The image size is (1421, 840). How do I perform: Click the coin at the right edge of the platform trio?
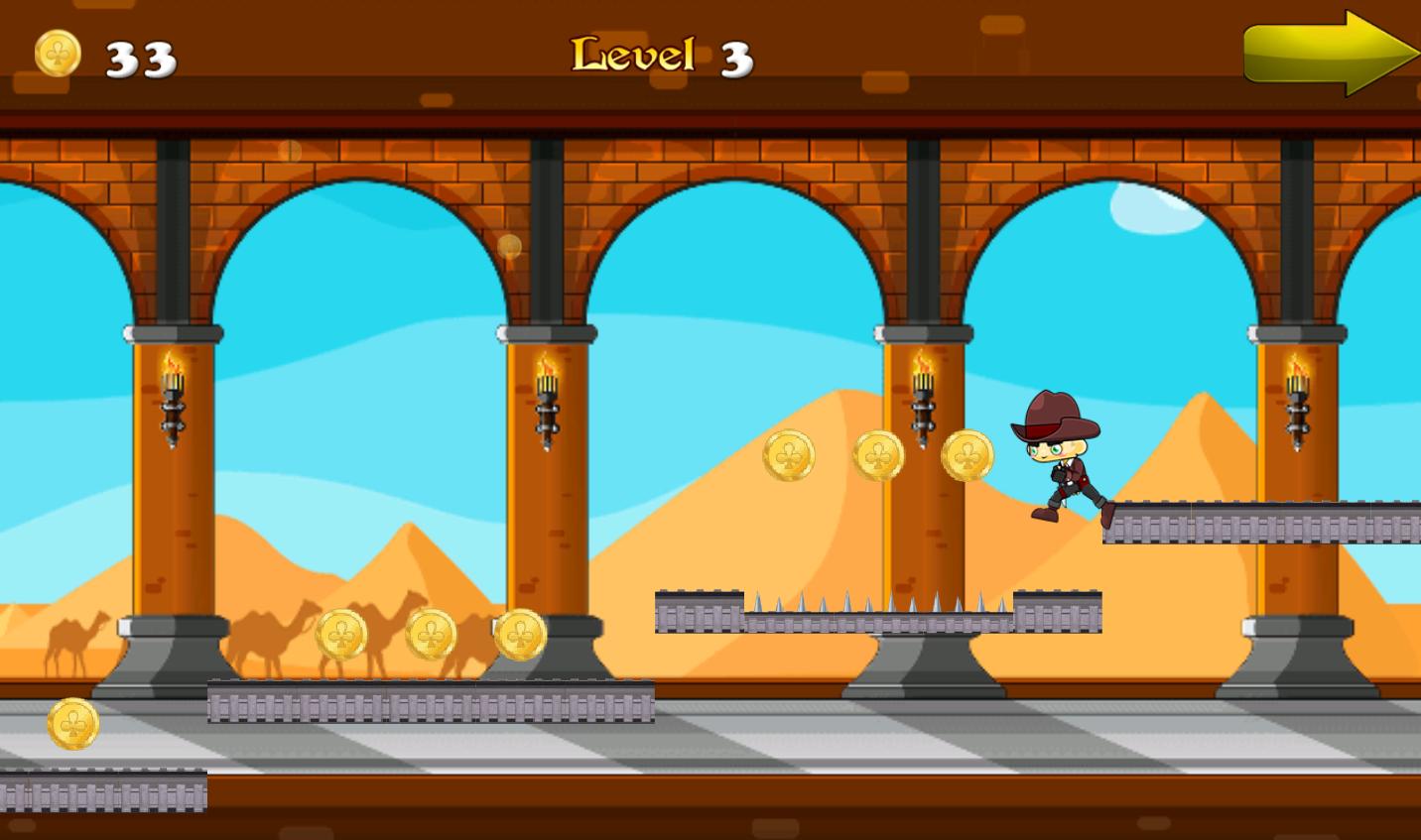[x=519, y=633]
